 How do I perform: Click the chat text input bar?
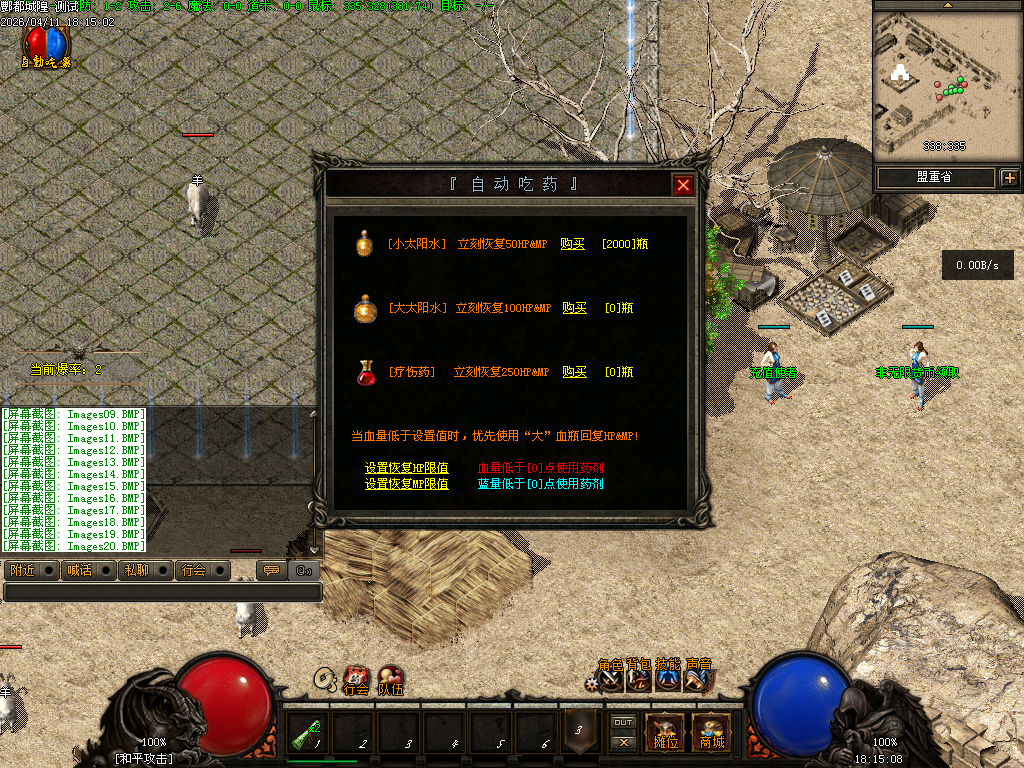[x=162, y=592]
